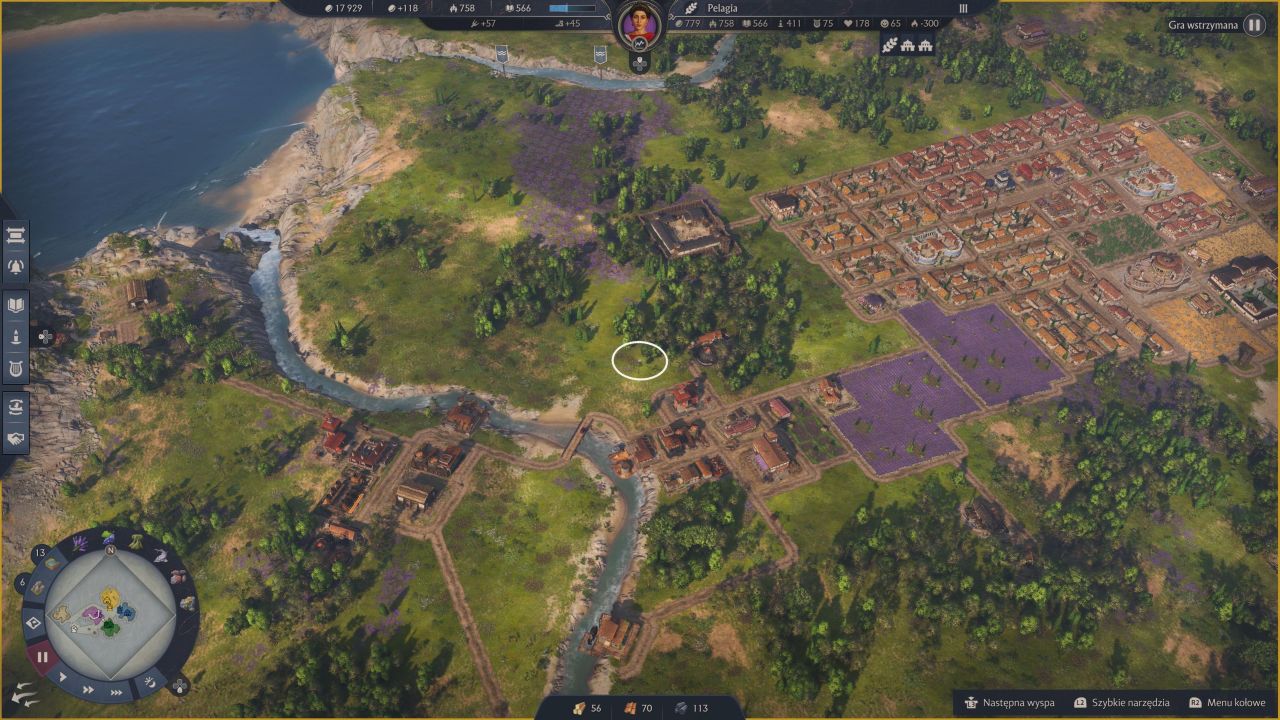Toggle the pause button beside 'Gra wstrzymana'
The width and height of the screenshot is (1280, 720).
point(1254,25)
